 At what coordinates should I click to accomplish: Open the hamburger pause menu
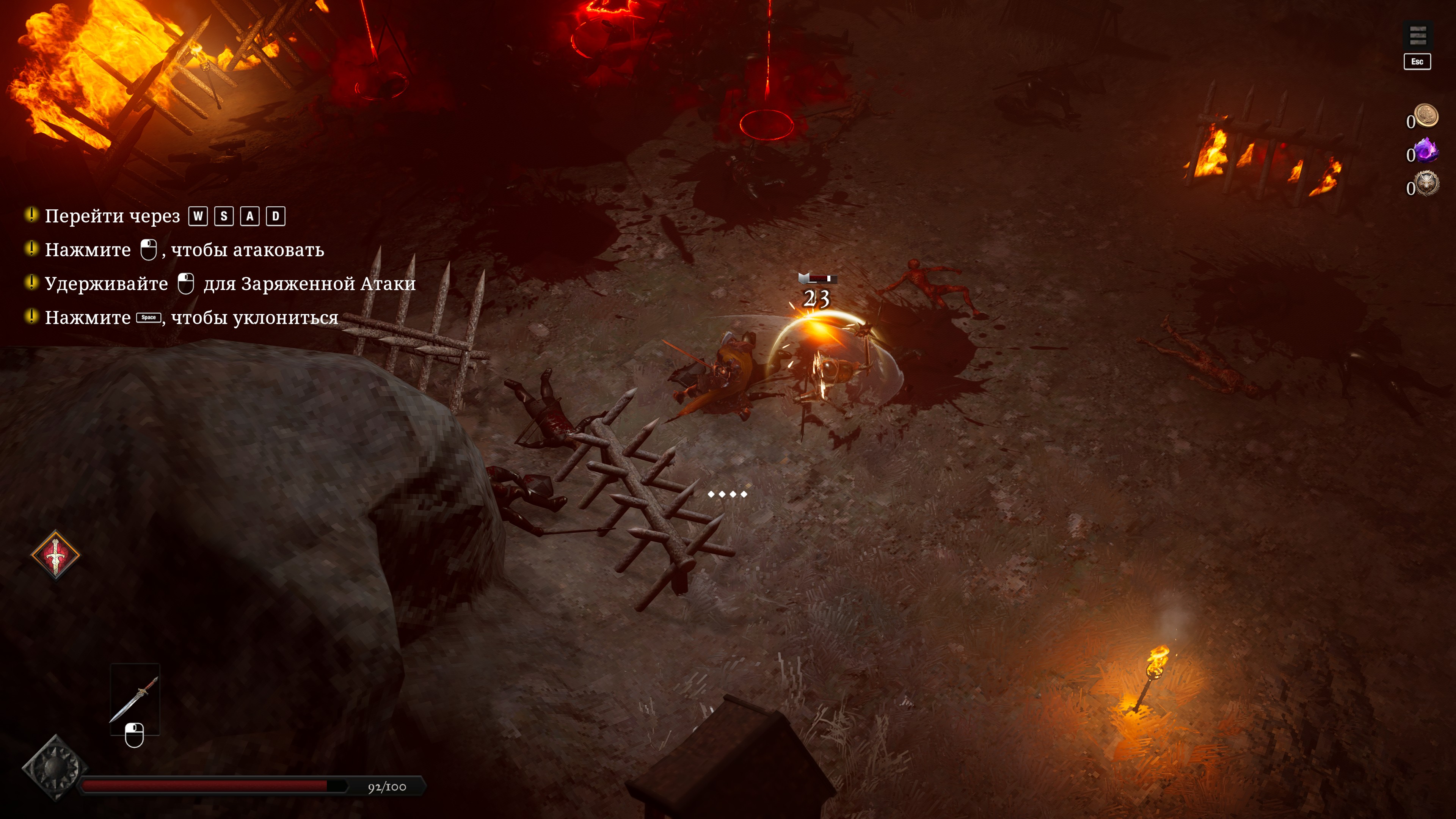[1417, 37]
